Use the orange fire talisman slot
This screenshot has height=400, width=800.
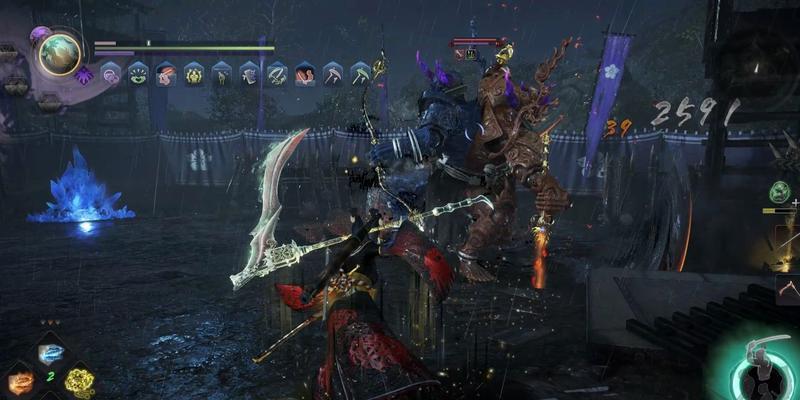point(20,381)
